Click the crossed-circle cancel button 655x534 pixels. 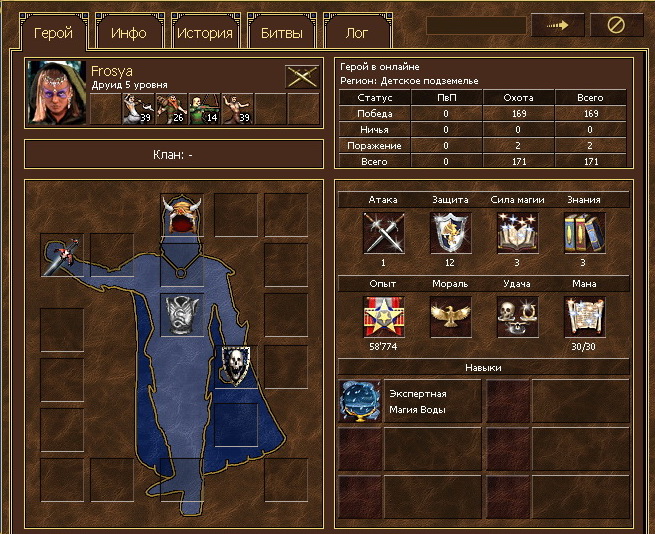tap(616, 26)
